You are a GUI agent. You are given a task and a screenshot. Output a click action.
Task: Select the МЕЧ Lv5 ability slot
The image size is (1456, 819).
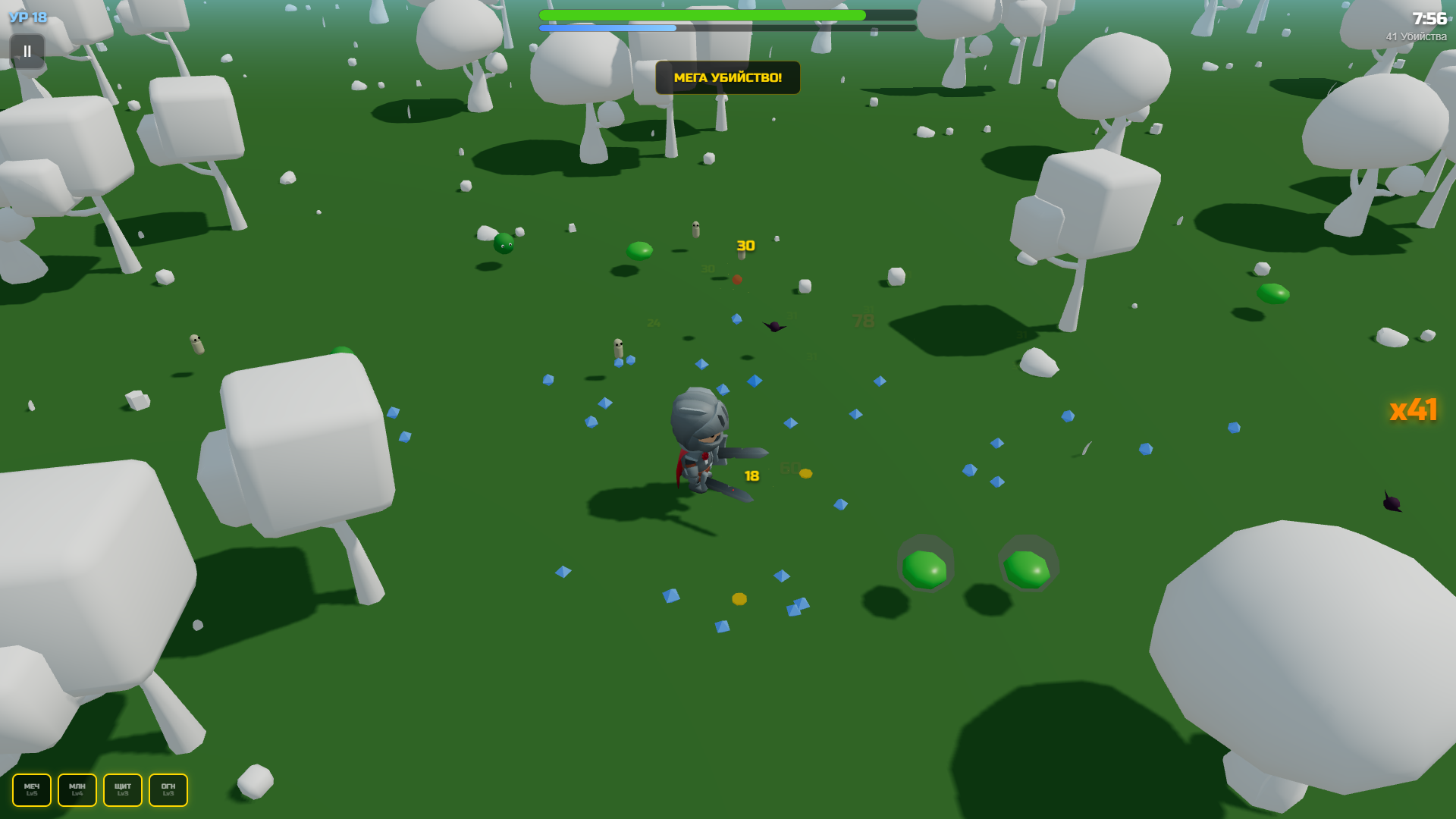[30, 789]
